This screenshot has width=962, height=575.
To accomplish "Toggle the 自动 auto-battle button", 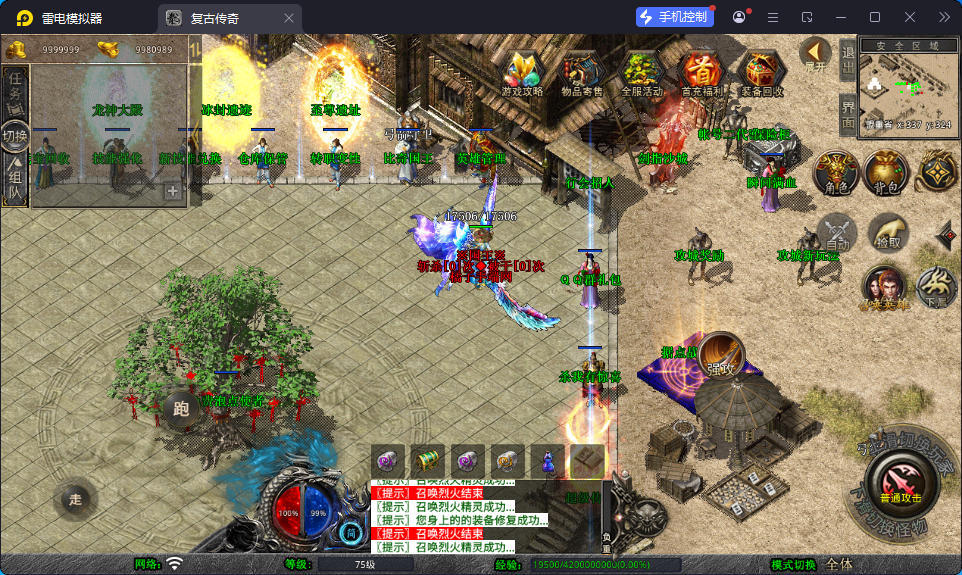I will point(837,233).
